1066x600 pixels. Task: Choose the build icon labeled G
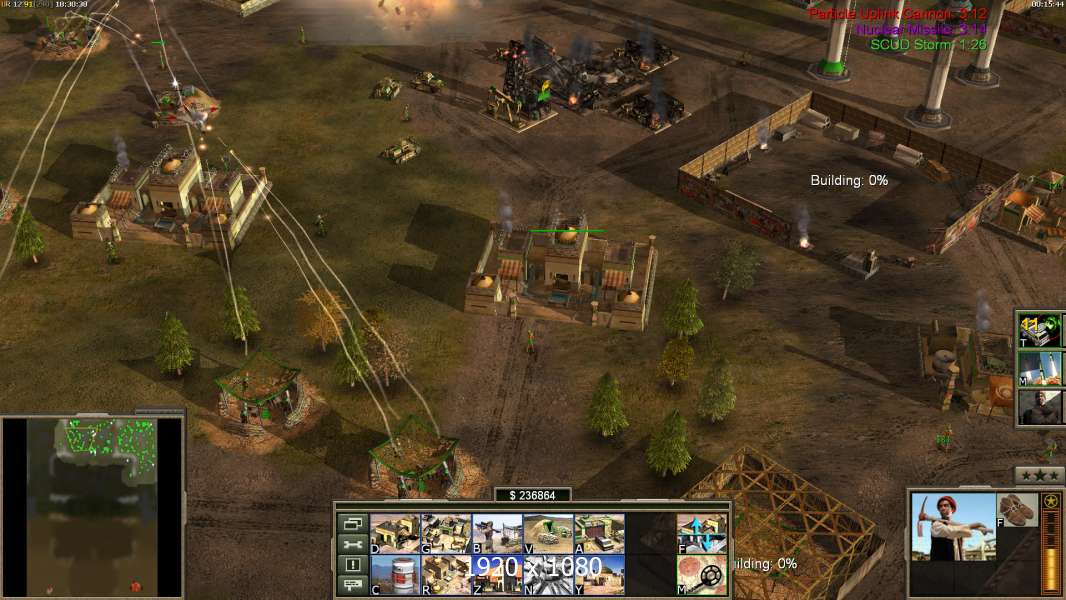(446, 534)
